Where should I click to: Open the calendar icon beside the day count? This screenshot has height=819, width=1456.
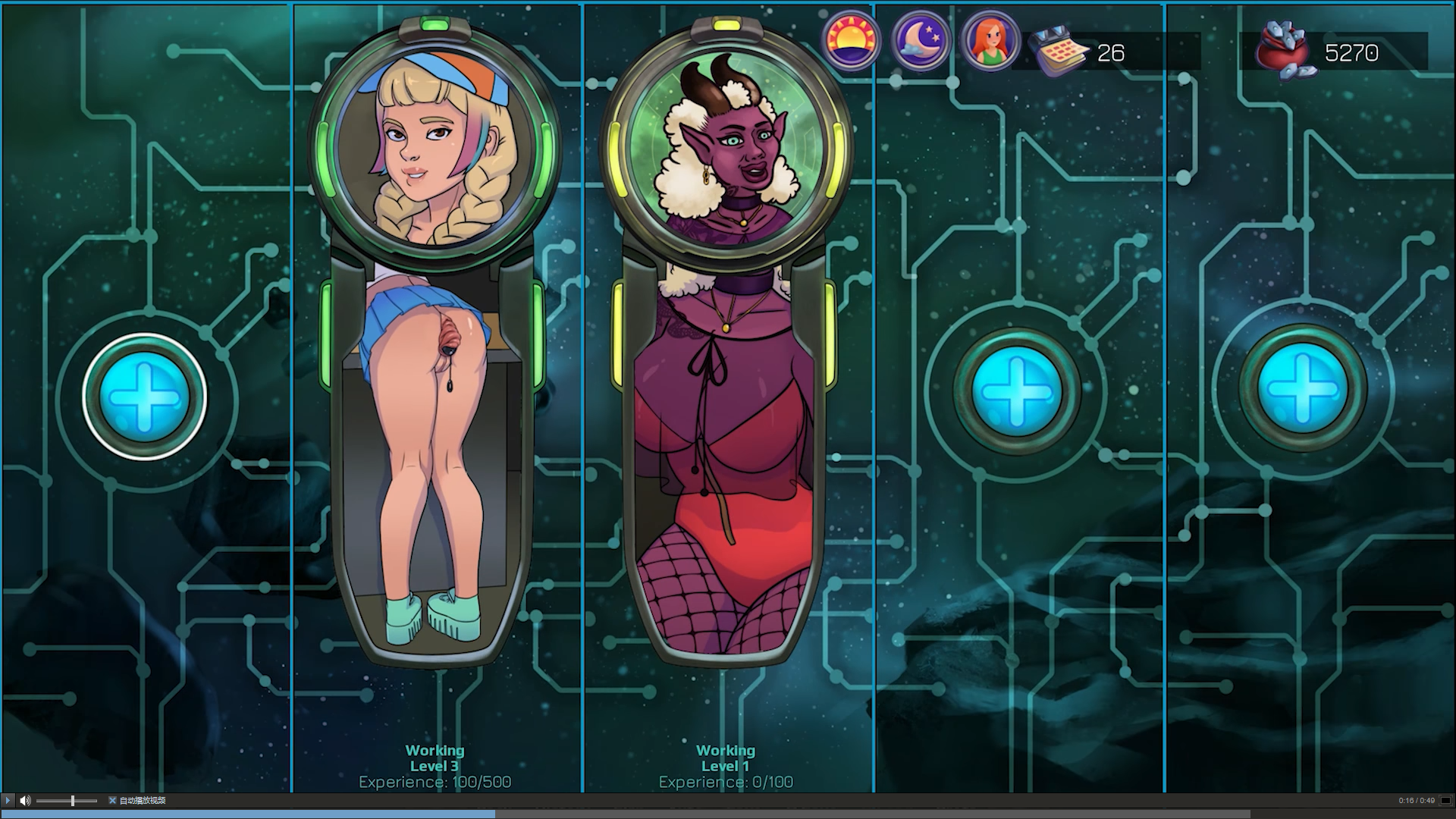1059,50
